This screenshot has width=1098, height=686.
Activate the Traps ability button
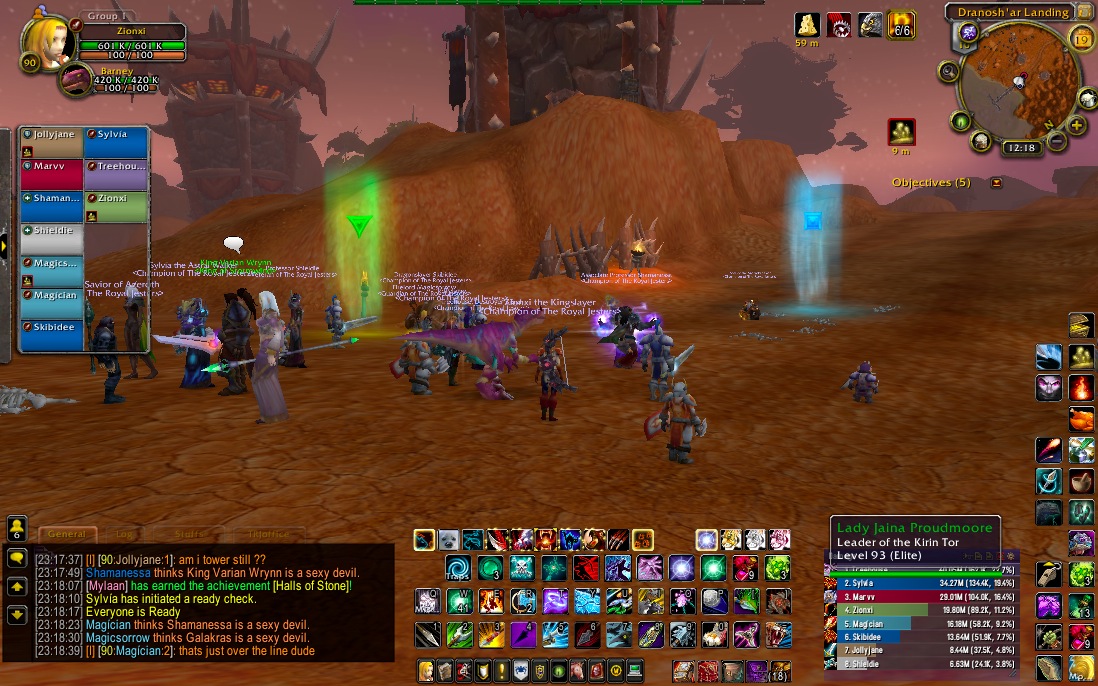pyautogui.click(x=457, y=569)
